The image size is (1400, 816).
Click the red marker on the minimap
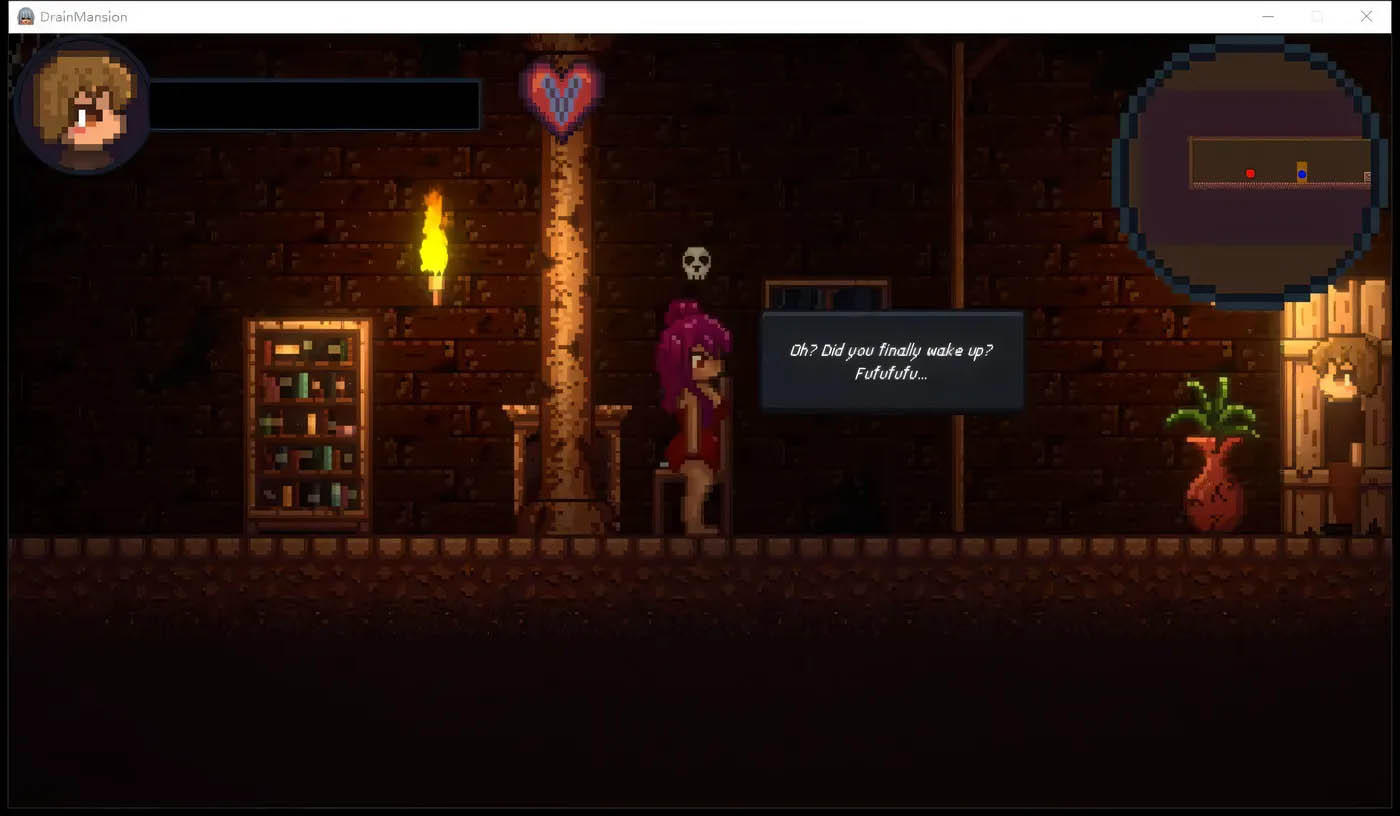coord(1250,174)
